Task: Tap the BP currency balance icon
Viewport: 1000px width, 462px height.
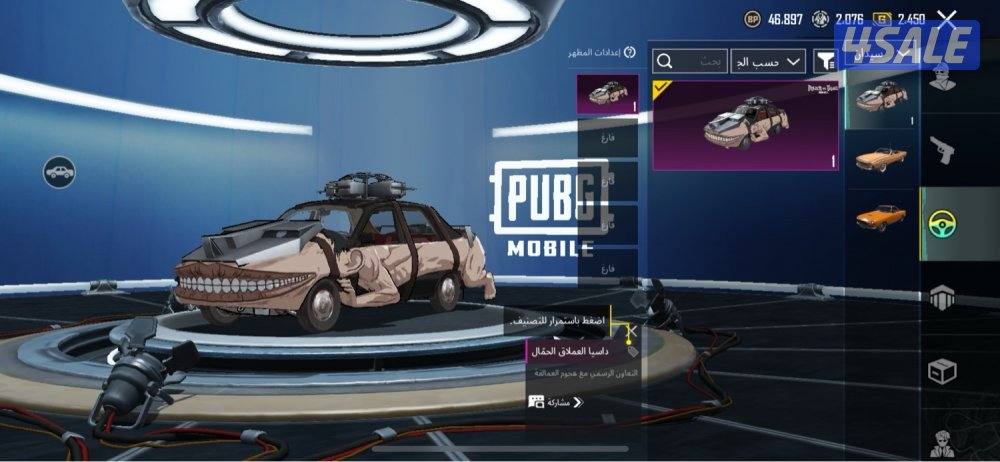Action: point(752,18)
